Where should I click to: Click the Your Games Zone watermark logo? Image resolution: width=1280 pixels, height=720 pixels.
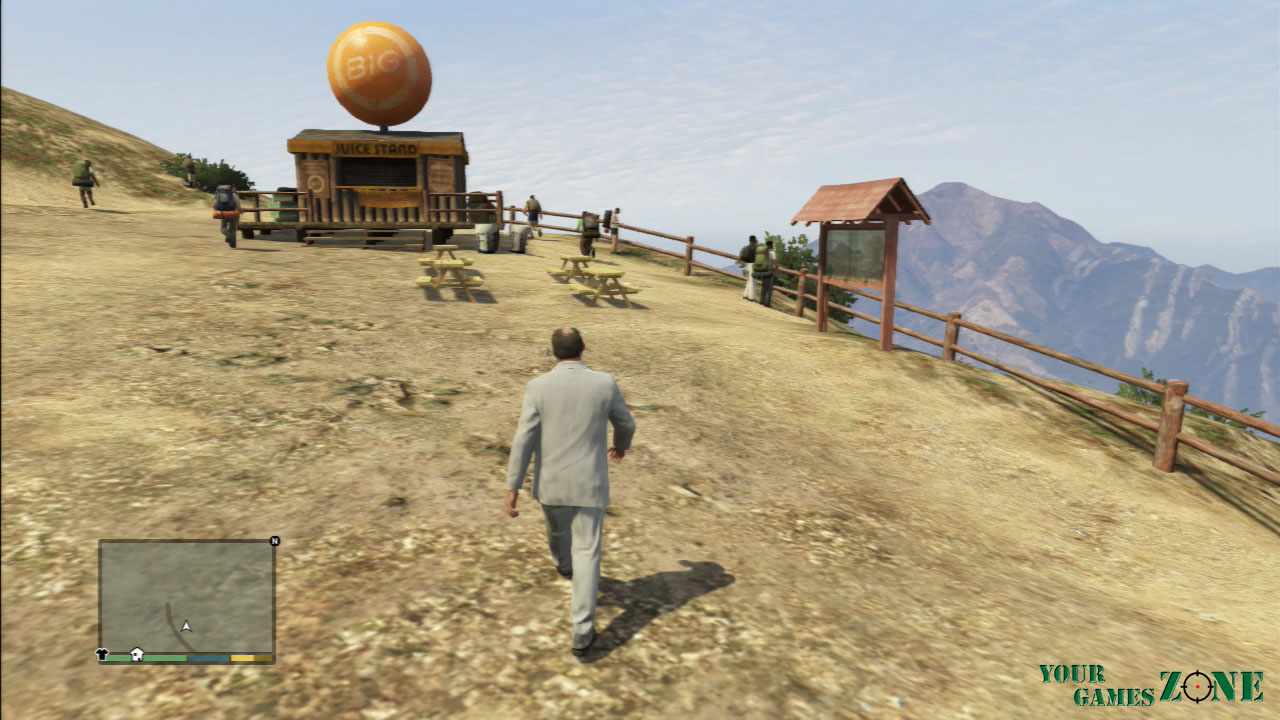pyautogui.click(x=1150, y=685)
